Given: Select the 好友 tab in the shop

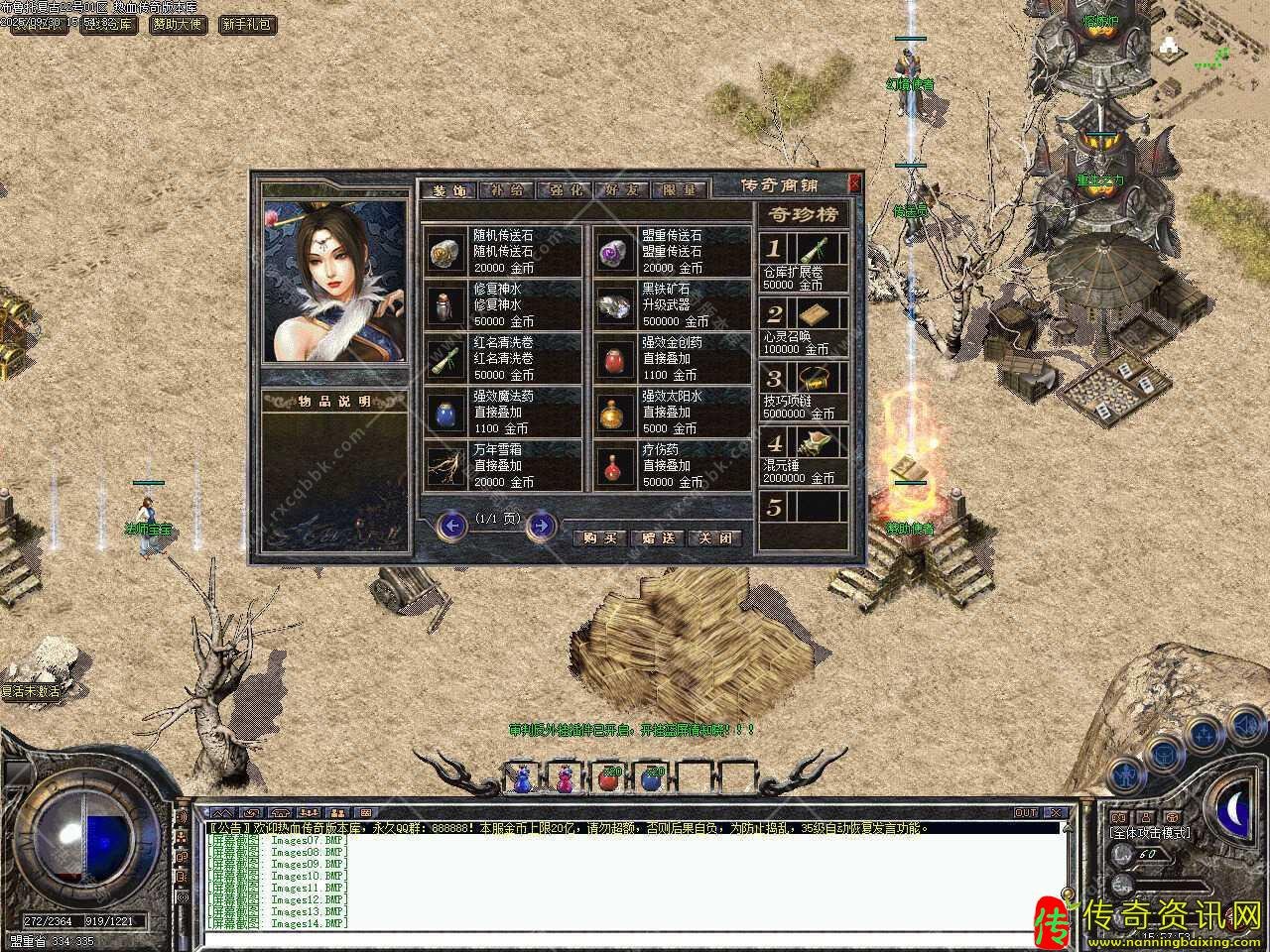Looking at the screenshot, I should point(622,190).
